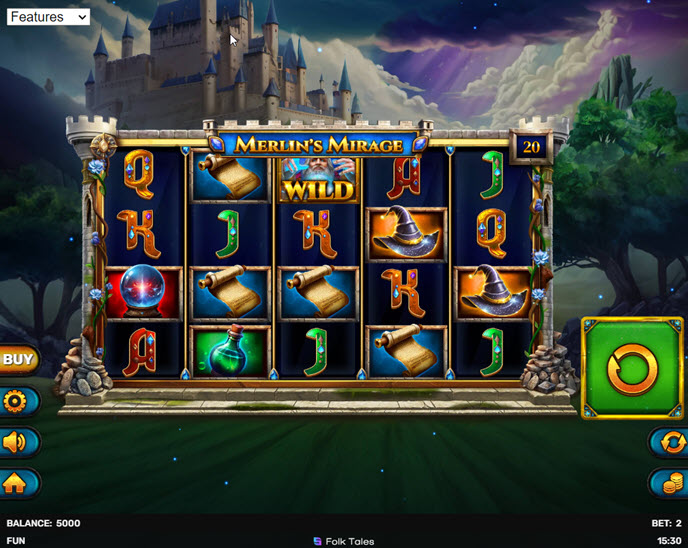Activate the autoplay arrows button
This screenshot has width=688, height=548.
pos(669,442)
